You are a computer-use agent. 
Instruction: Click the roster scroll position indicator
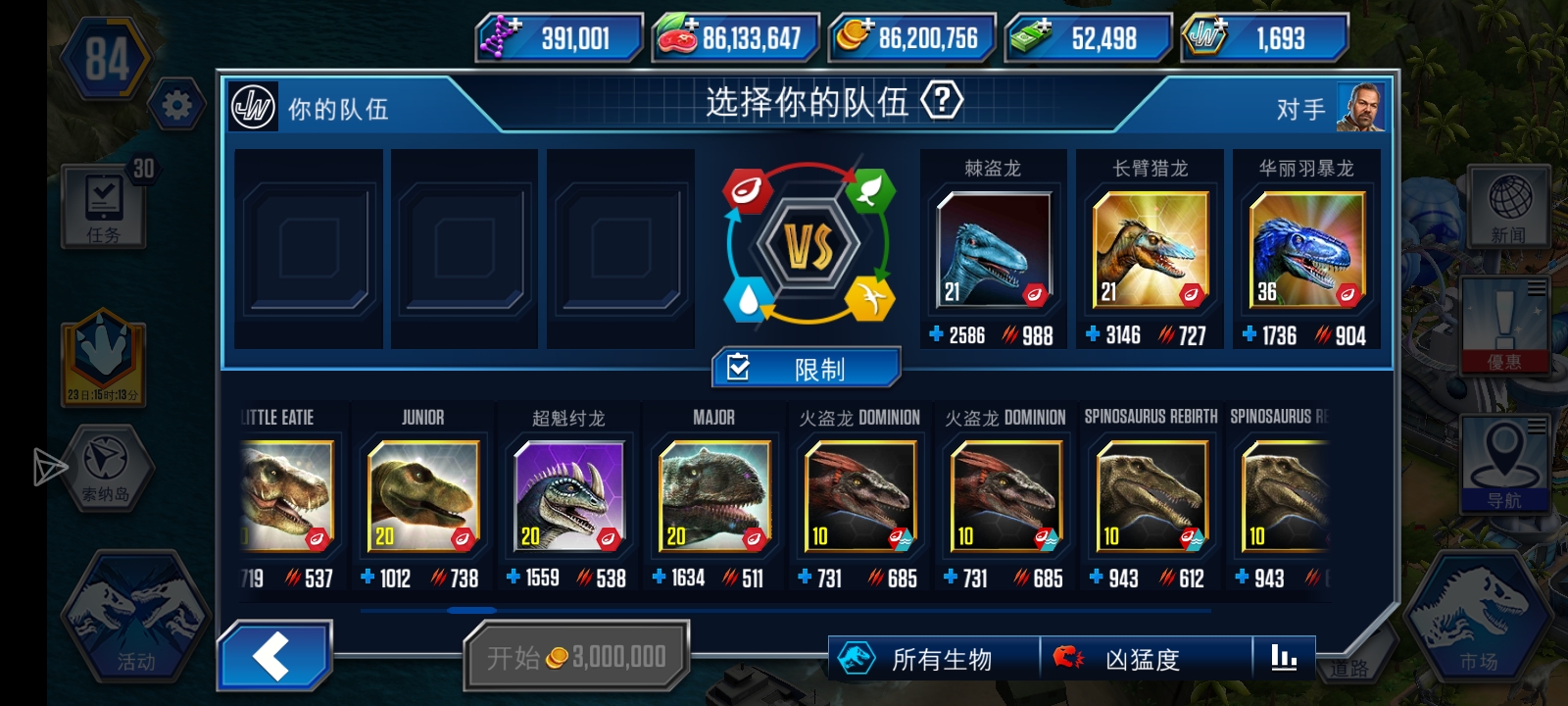click(470, 611)
